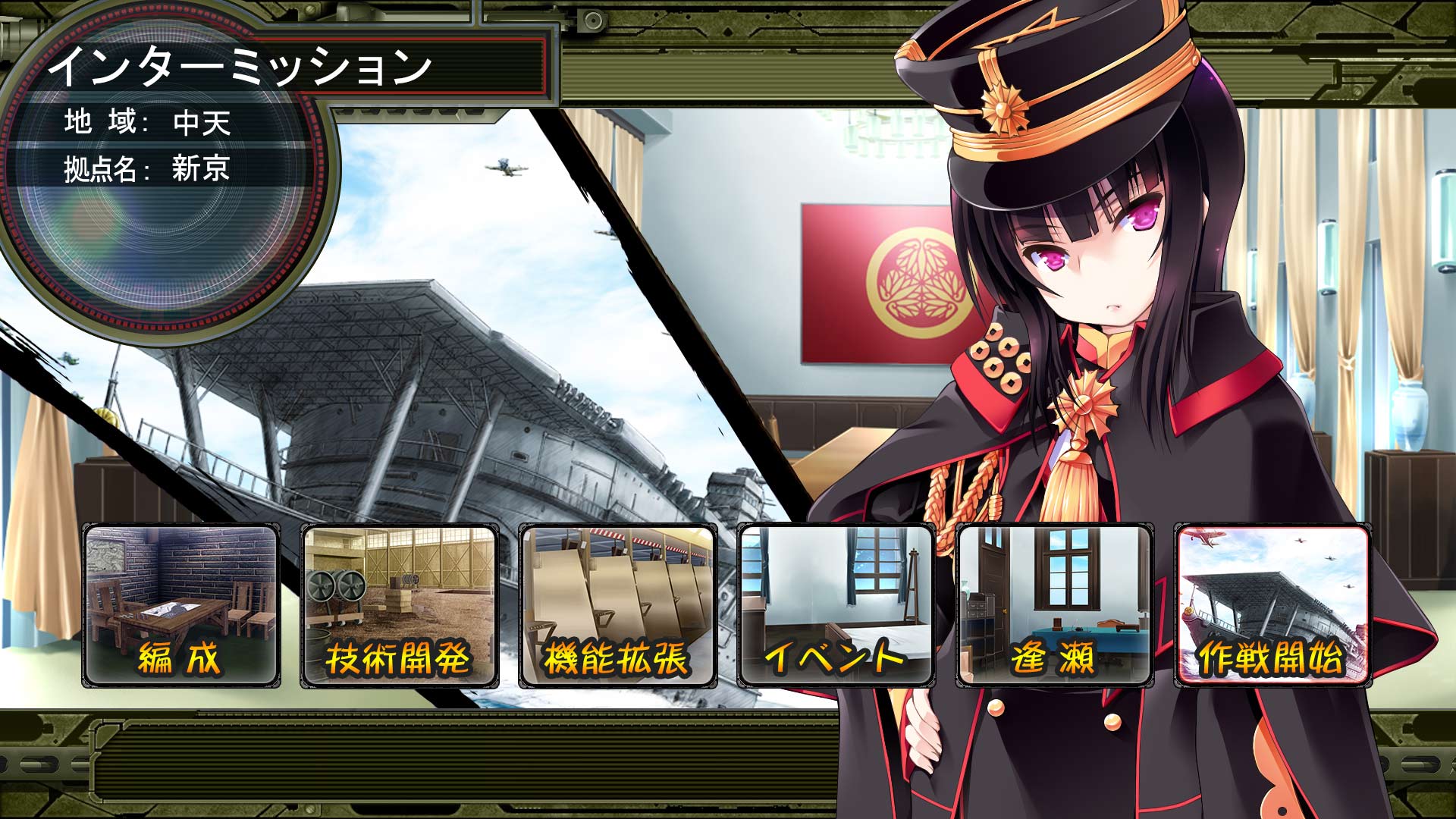Select the インターミッション title tab
The height and width of the screenshot is (819, 1456).
tap(243, 68)
